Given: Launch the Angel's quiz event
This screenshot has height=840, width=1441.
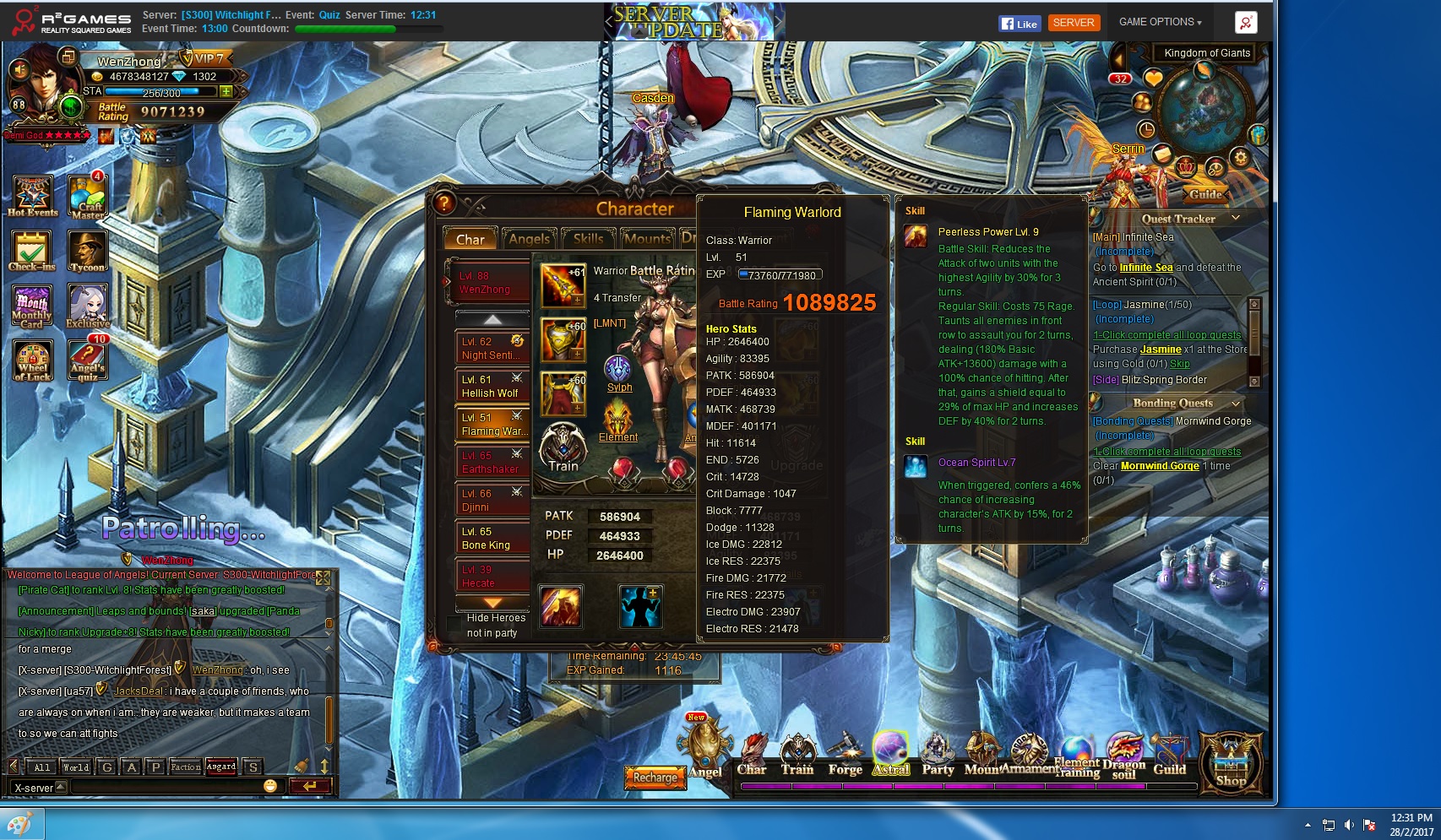Looking at the screenshot, I should (87, 360).
